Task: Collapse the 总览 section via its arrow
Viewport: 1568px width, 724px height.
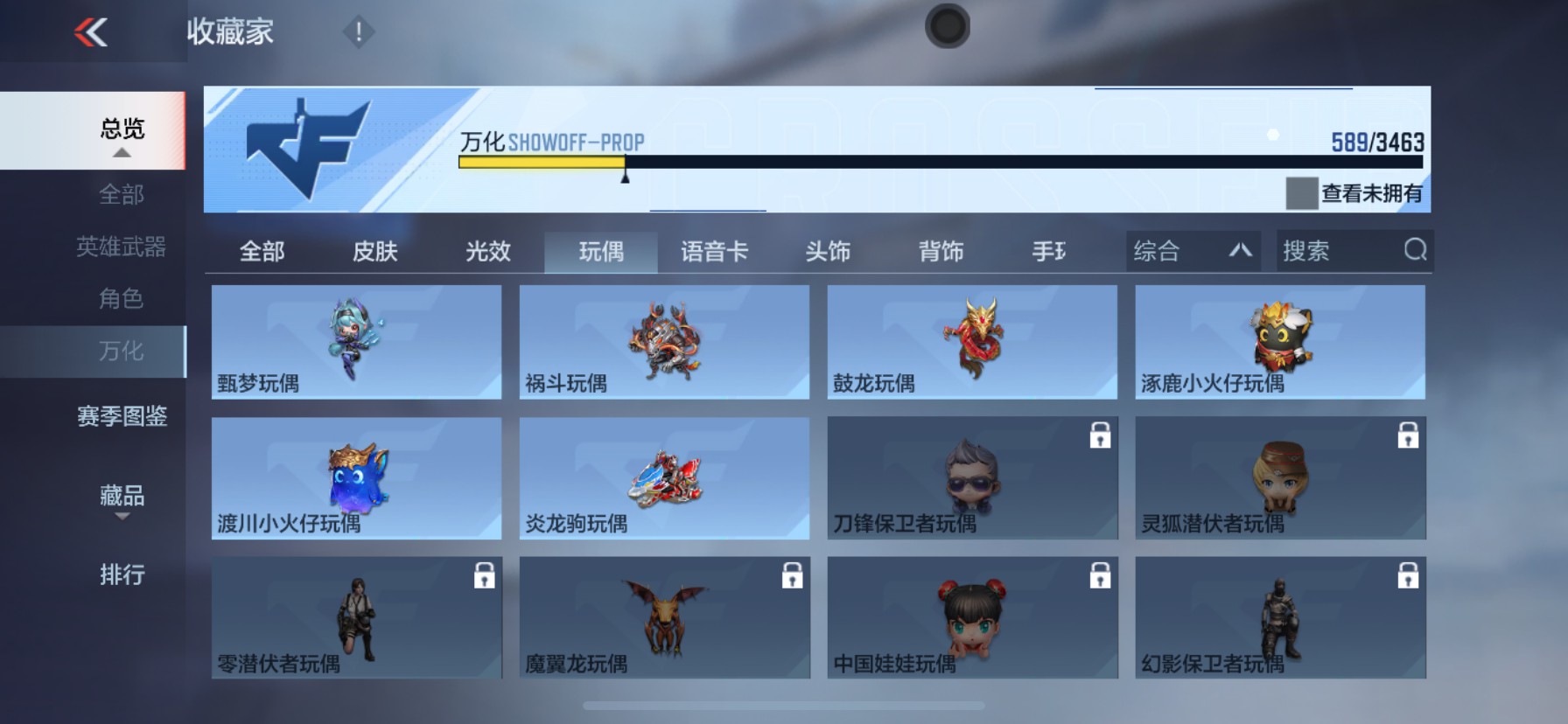Action: coord(121,150)
